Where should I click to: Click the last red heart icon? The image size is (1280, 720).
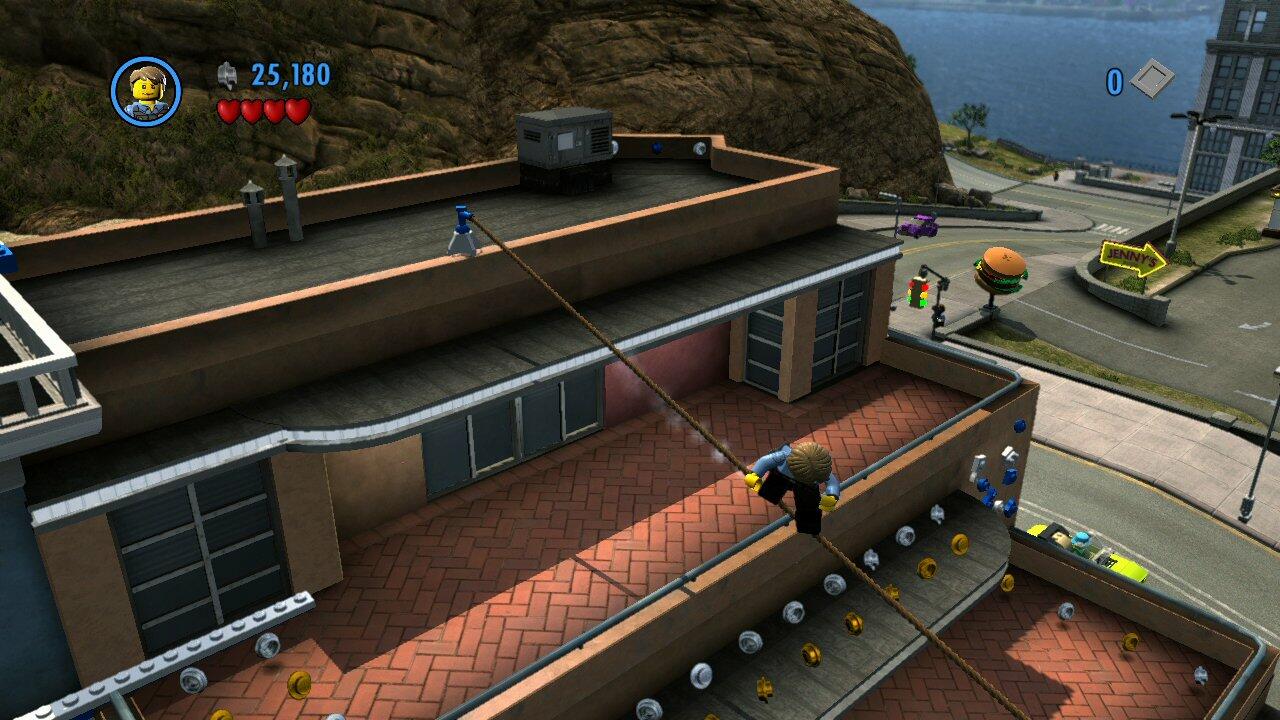[x=295, y=108]
